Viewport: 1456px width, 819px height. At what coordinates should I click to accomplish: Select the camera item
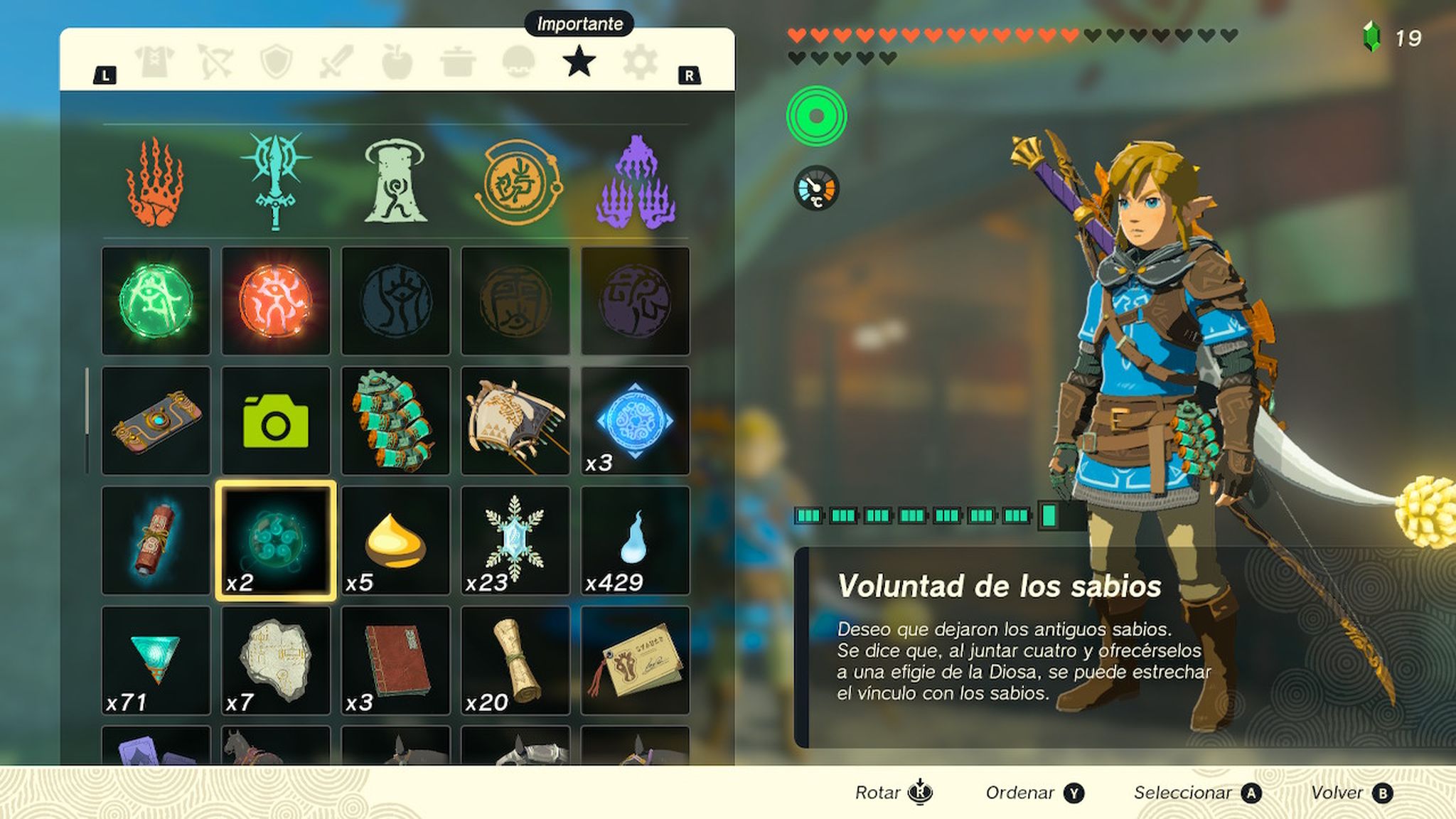(x=276, y=419)
